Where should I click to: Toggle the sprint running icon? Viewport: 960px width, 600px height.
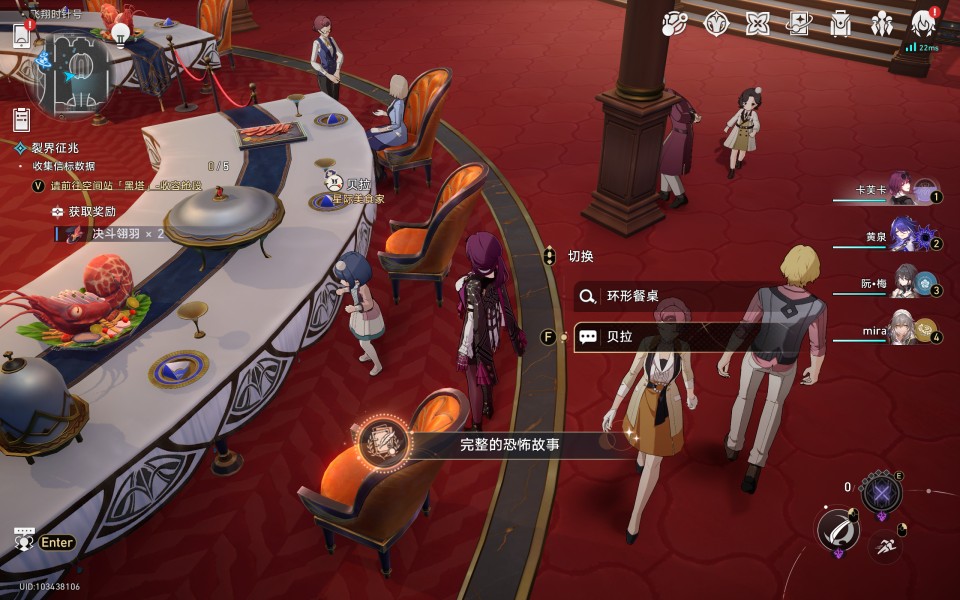pyautogui.click(x=883, y=546)
